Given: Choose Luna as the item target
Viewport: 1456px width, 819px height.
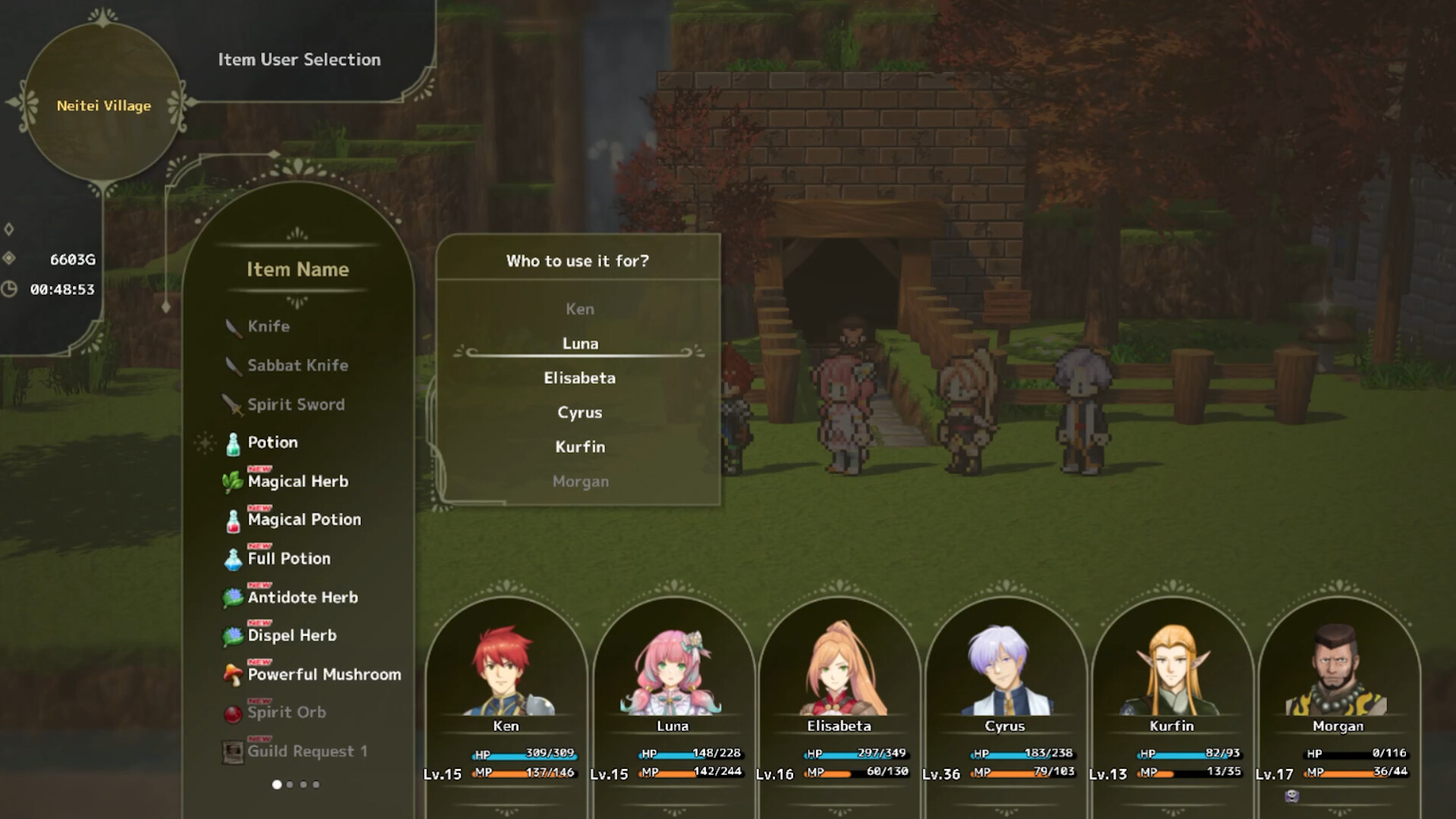Looking at the screenshot, I should pos(580,343).
